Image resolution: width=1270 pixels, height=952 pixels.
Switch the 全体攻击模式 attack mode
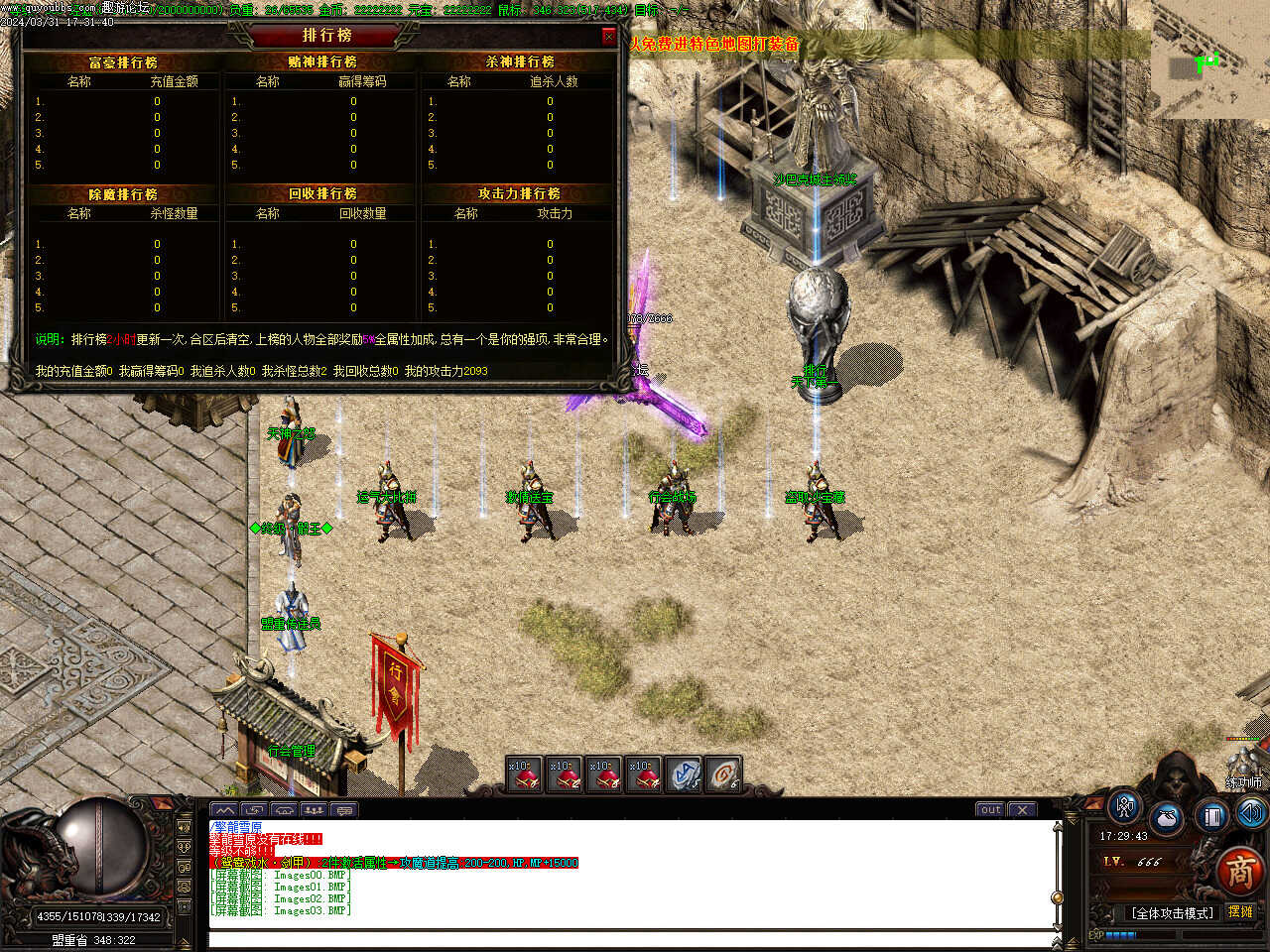[1172, 912]
